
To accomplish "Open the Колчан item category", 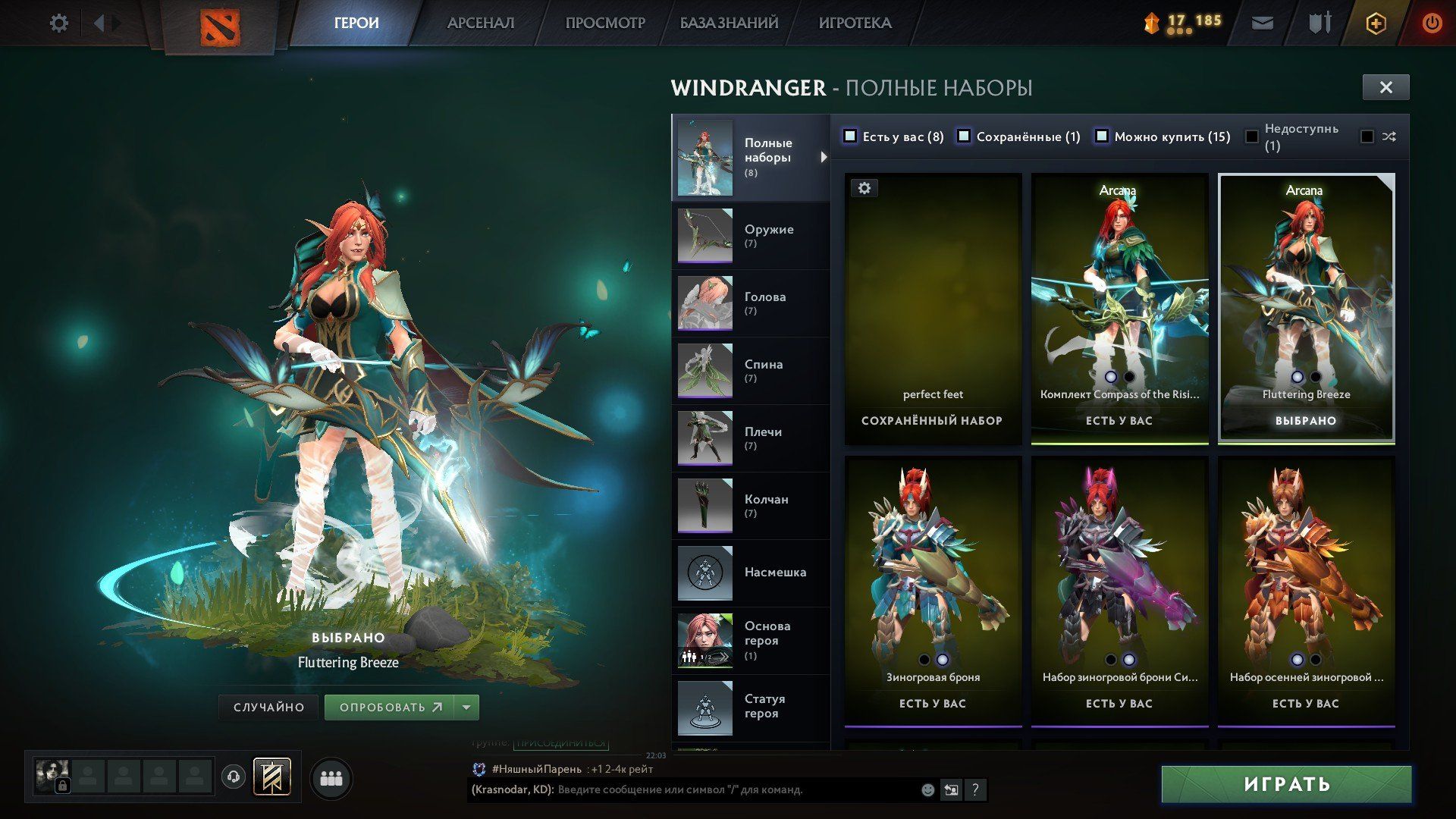I will pos(750,506).
